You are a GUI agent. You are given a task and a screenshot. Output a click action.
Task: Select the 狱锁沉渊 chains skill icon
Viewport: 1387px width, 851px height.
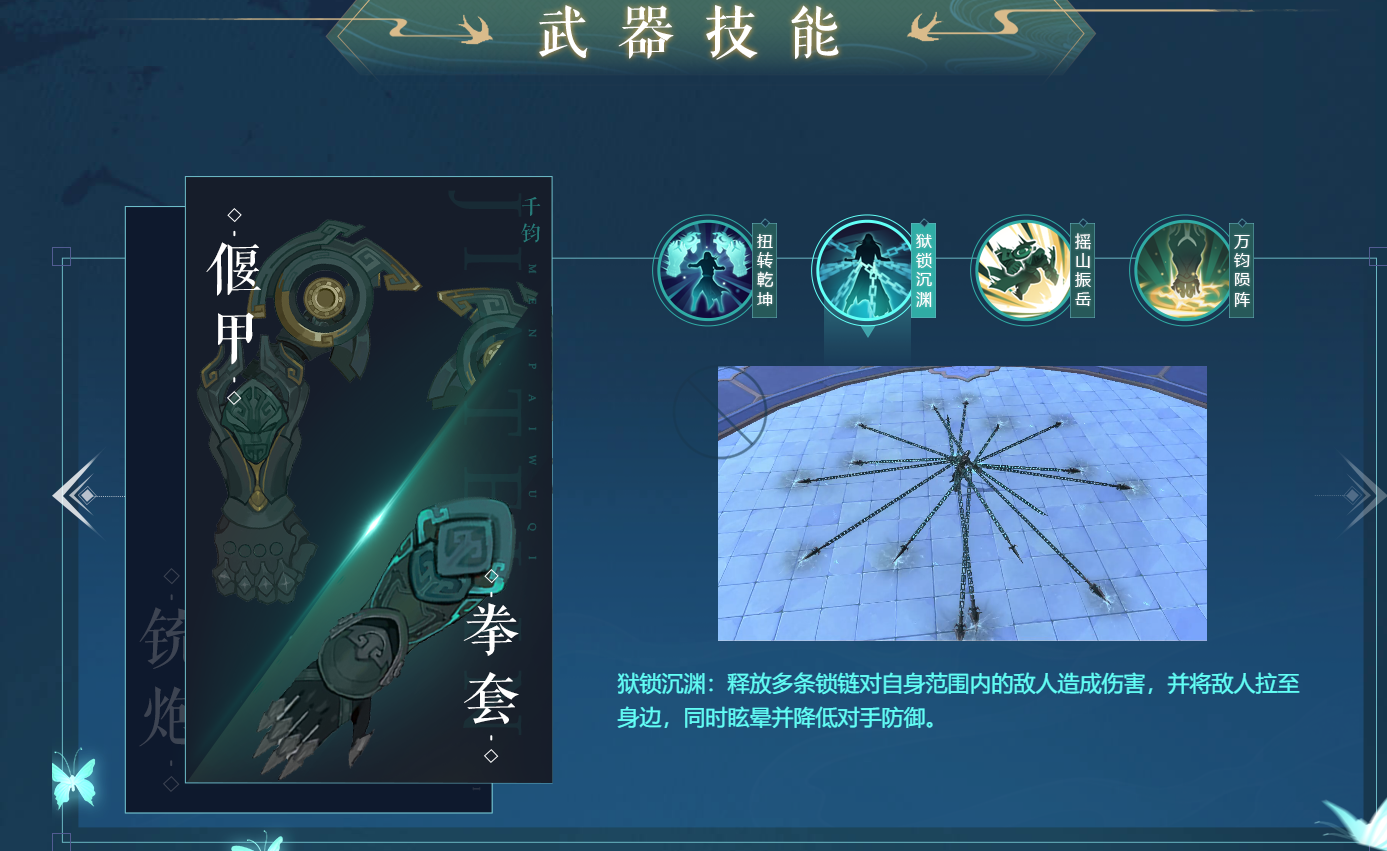[863, 270]
